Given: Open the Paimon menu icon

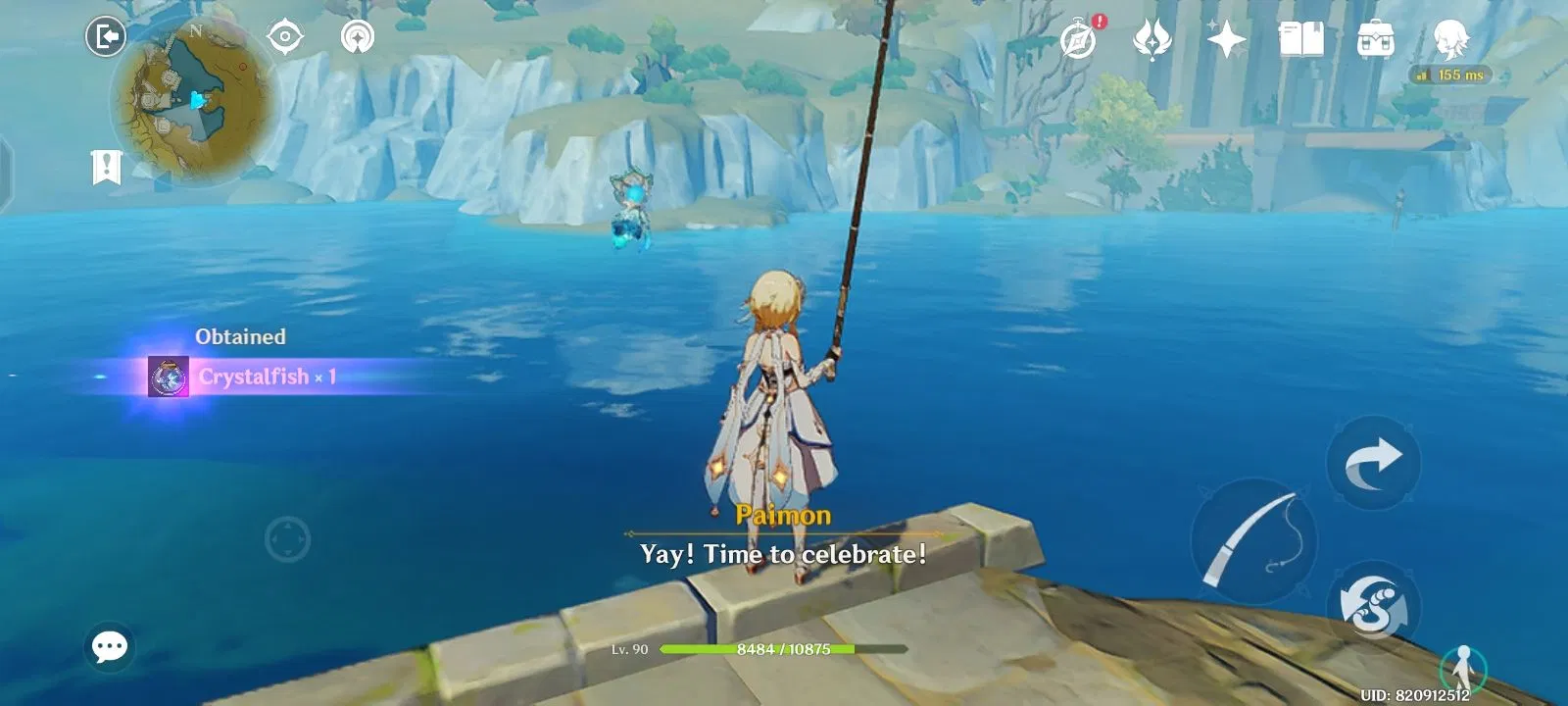Looking at the screenshot, I should [x=1450, y=39].
